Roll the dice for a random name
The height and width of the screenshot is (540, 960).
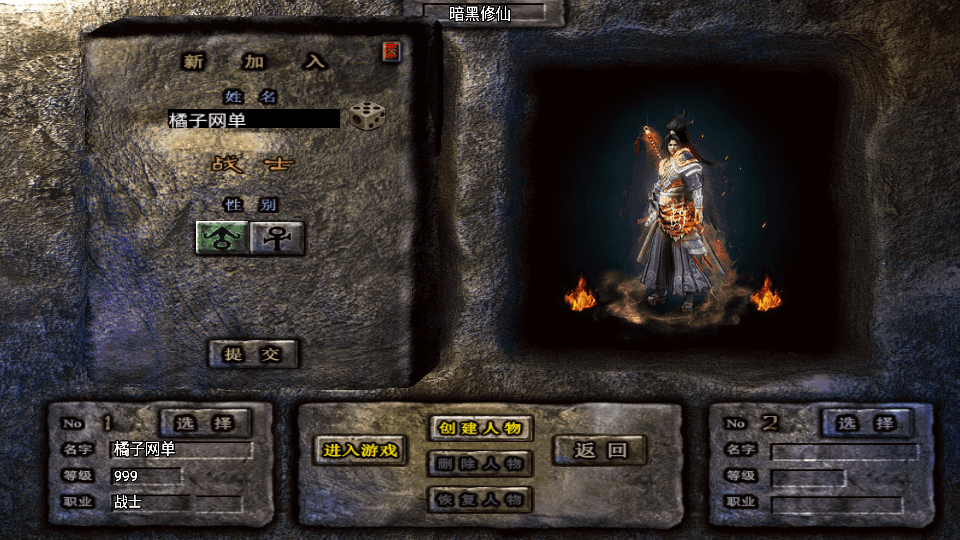(x=367, y=116)
